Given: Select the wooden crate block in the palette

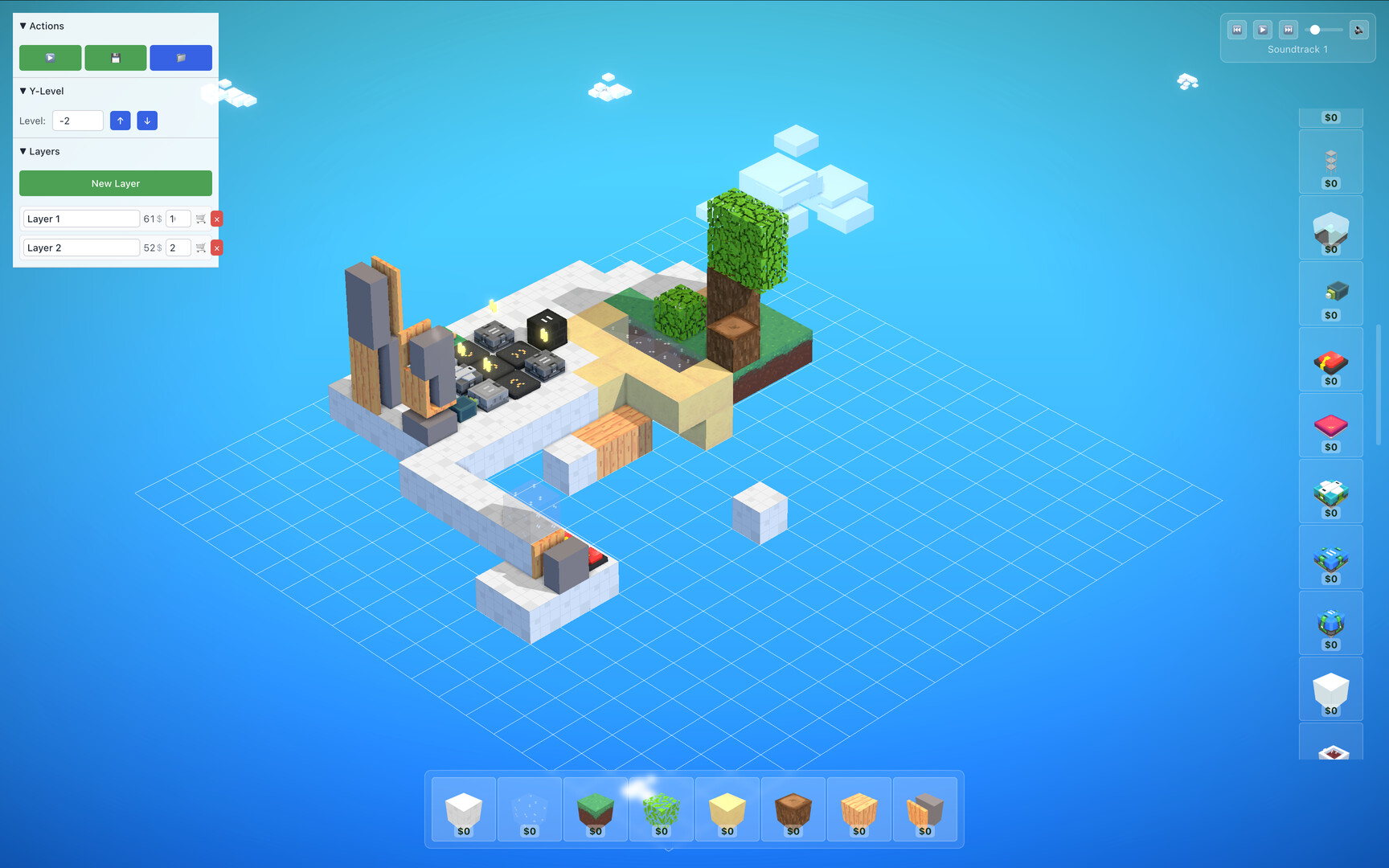Looking at the screenshot, I should pyautogui.click(x=858, y=809).
